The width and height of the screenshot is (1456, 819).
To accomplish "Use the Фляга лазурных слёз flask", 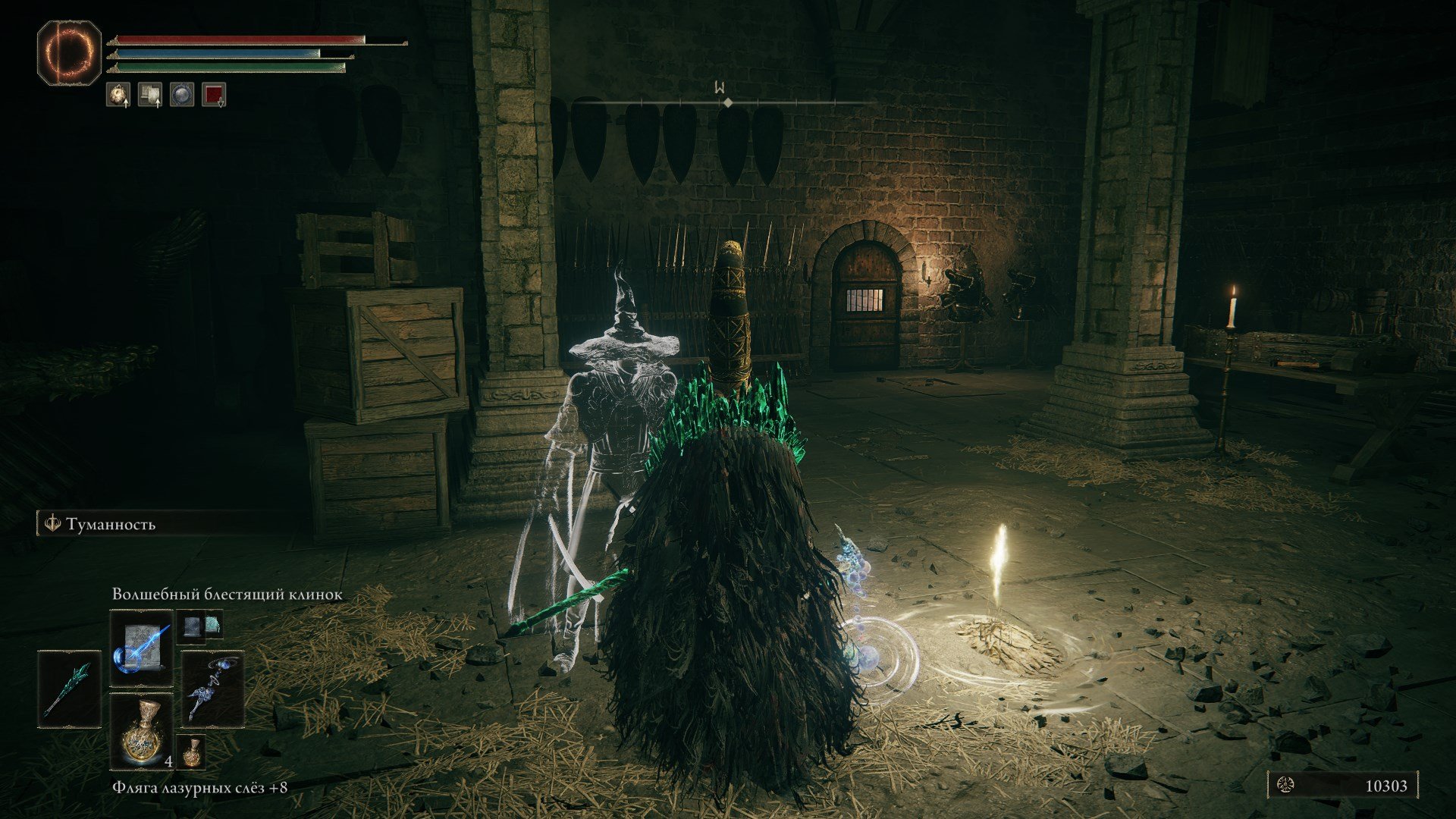I will coord(142,730).
